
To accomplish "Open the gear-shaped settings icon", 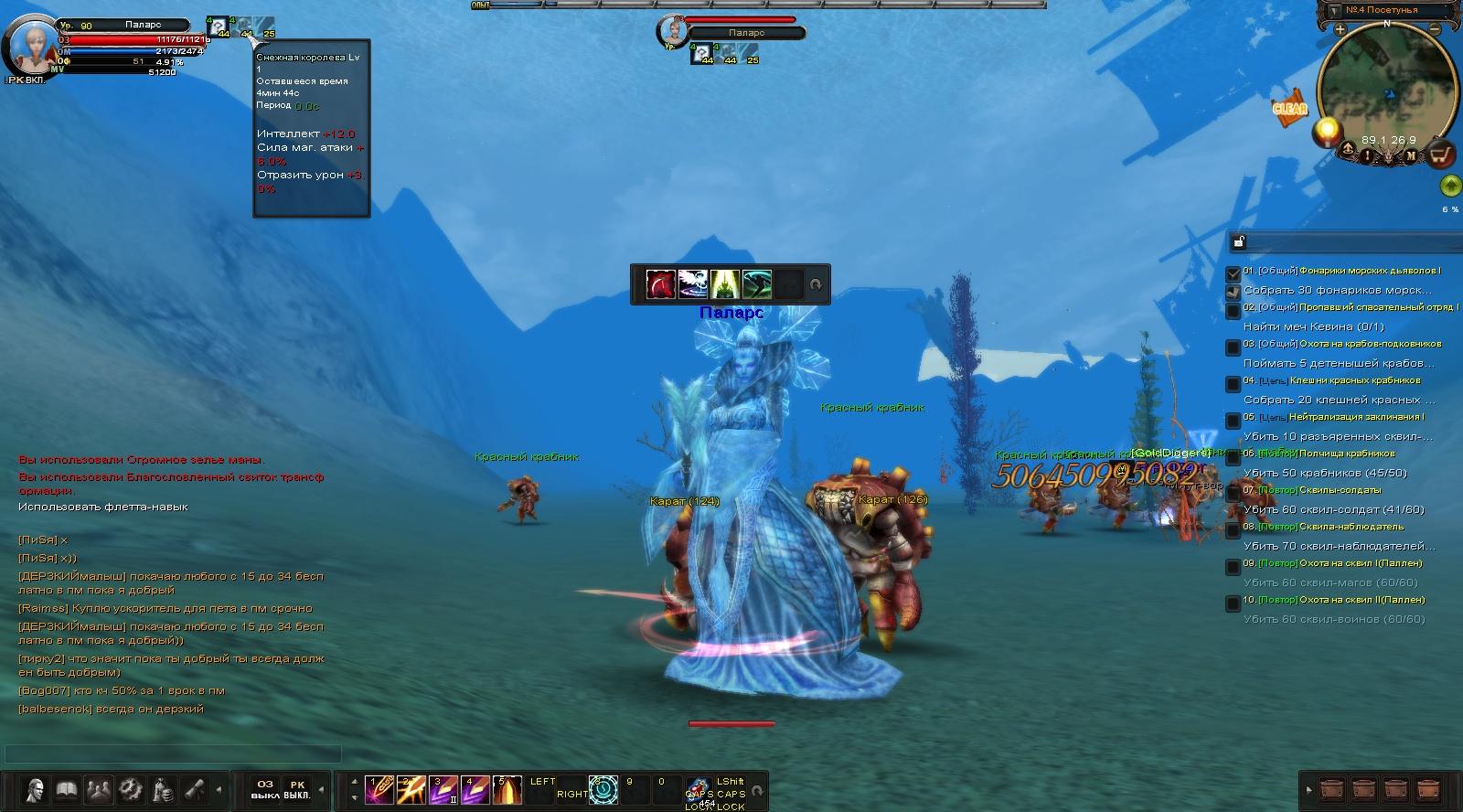I will (131, 789).
